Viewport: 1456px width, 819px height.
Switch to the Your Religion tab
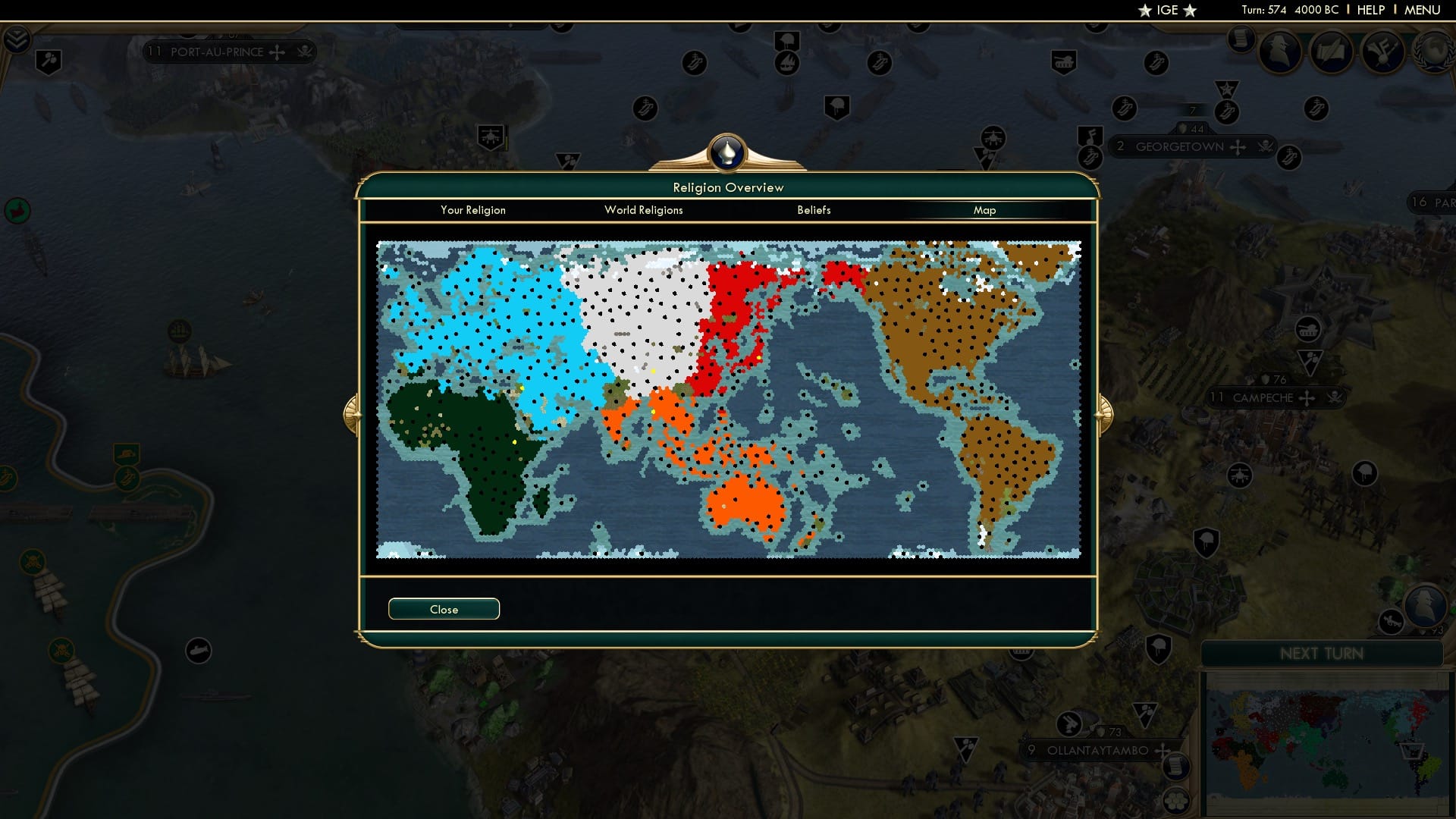pyautogui.click(x=473, y=210)
